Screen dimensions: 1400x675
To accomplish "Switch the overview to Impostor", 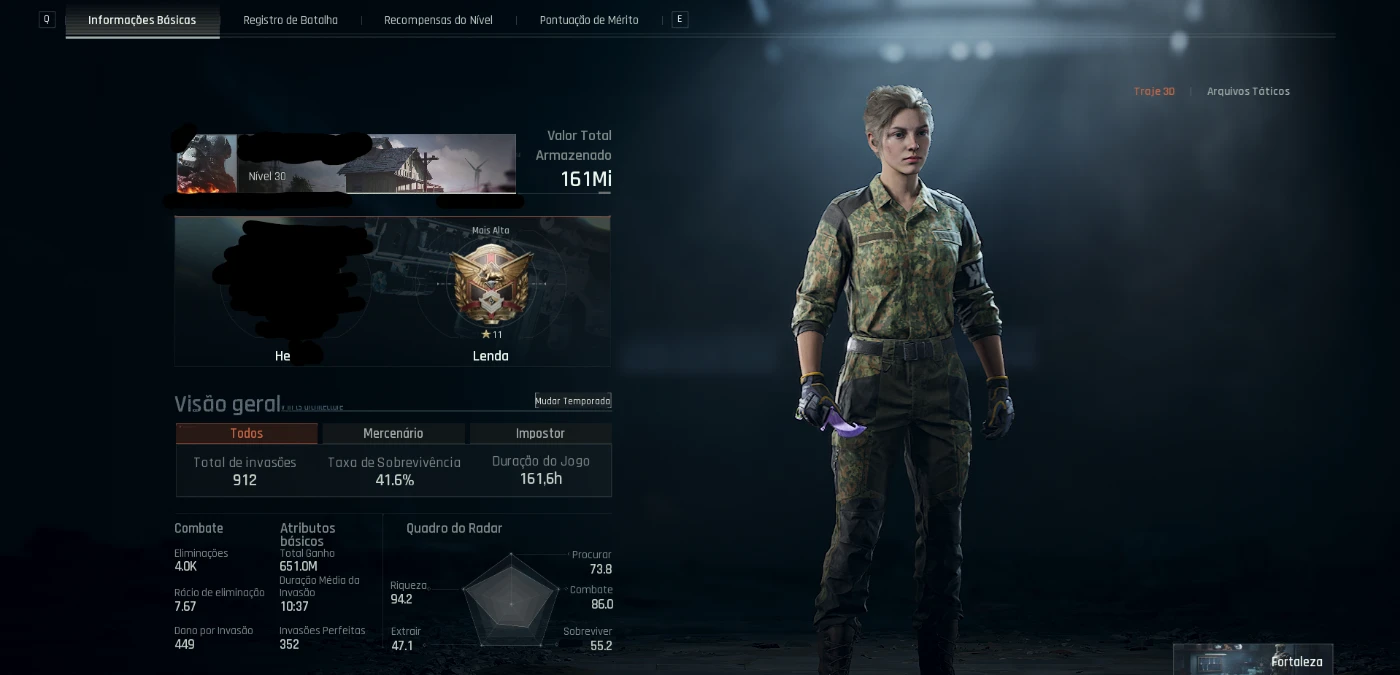I will click(540, 433).
